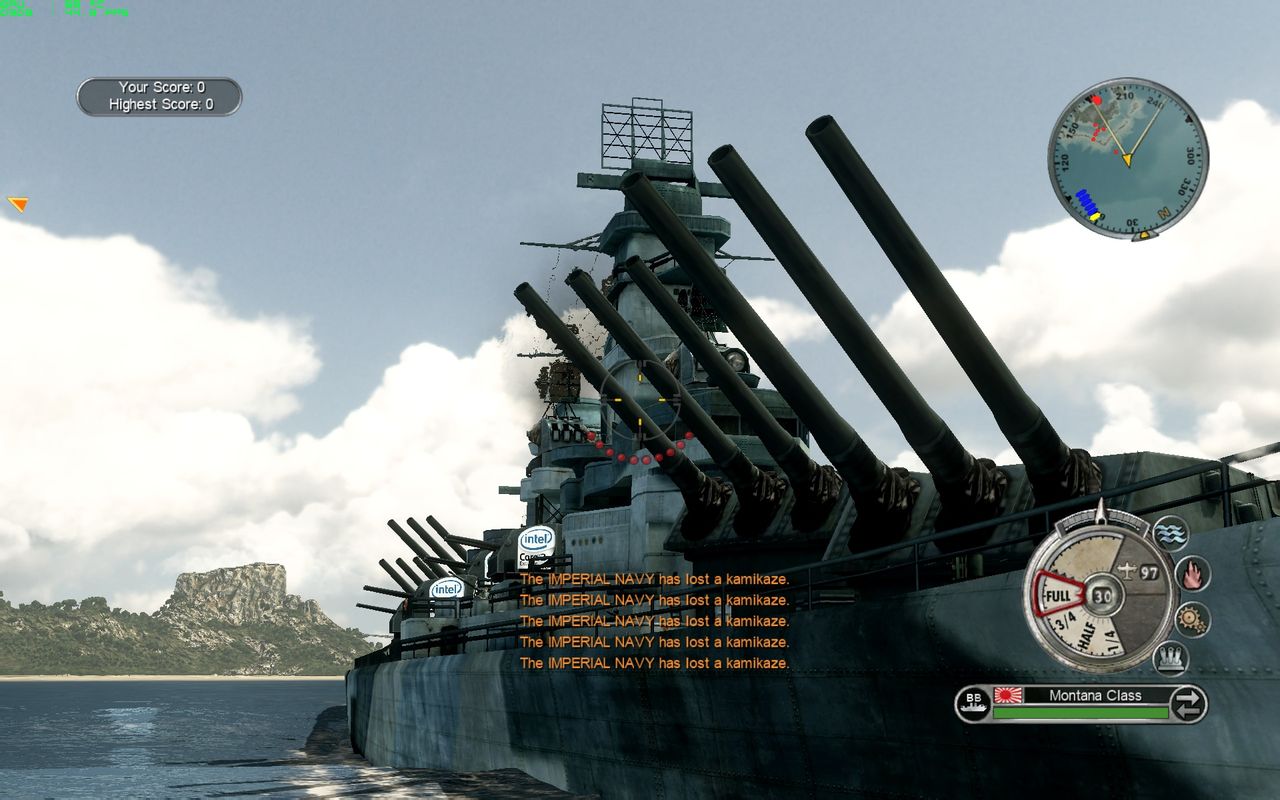The width and height of the screenshot is (1280, 800).
Task: Select the Montana Class unit name bar
Action: coord(1082,696)
